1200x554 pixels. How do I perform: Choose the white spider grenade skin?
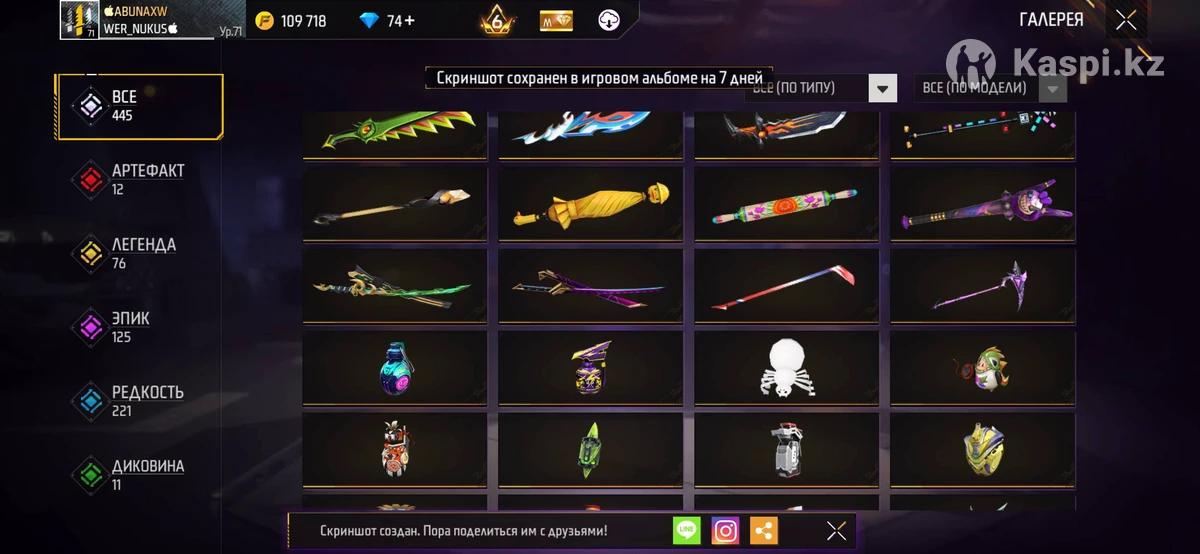pos(786,368)
